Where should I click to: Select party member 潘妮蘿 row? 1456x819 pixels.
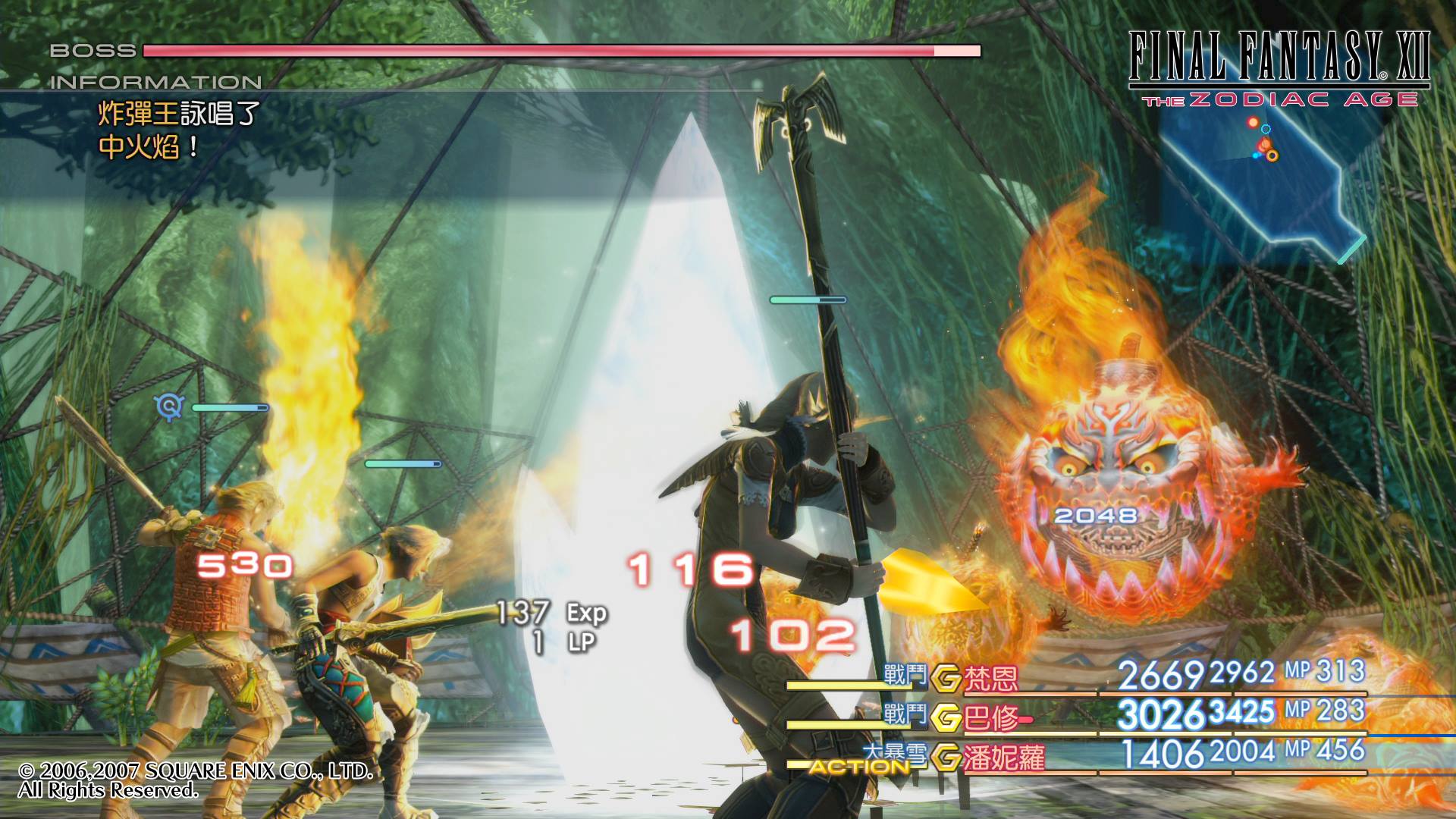1004,757
